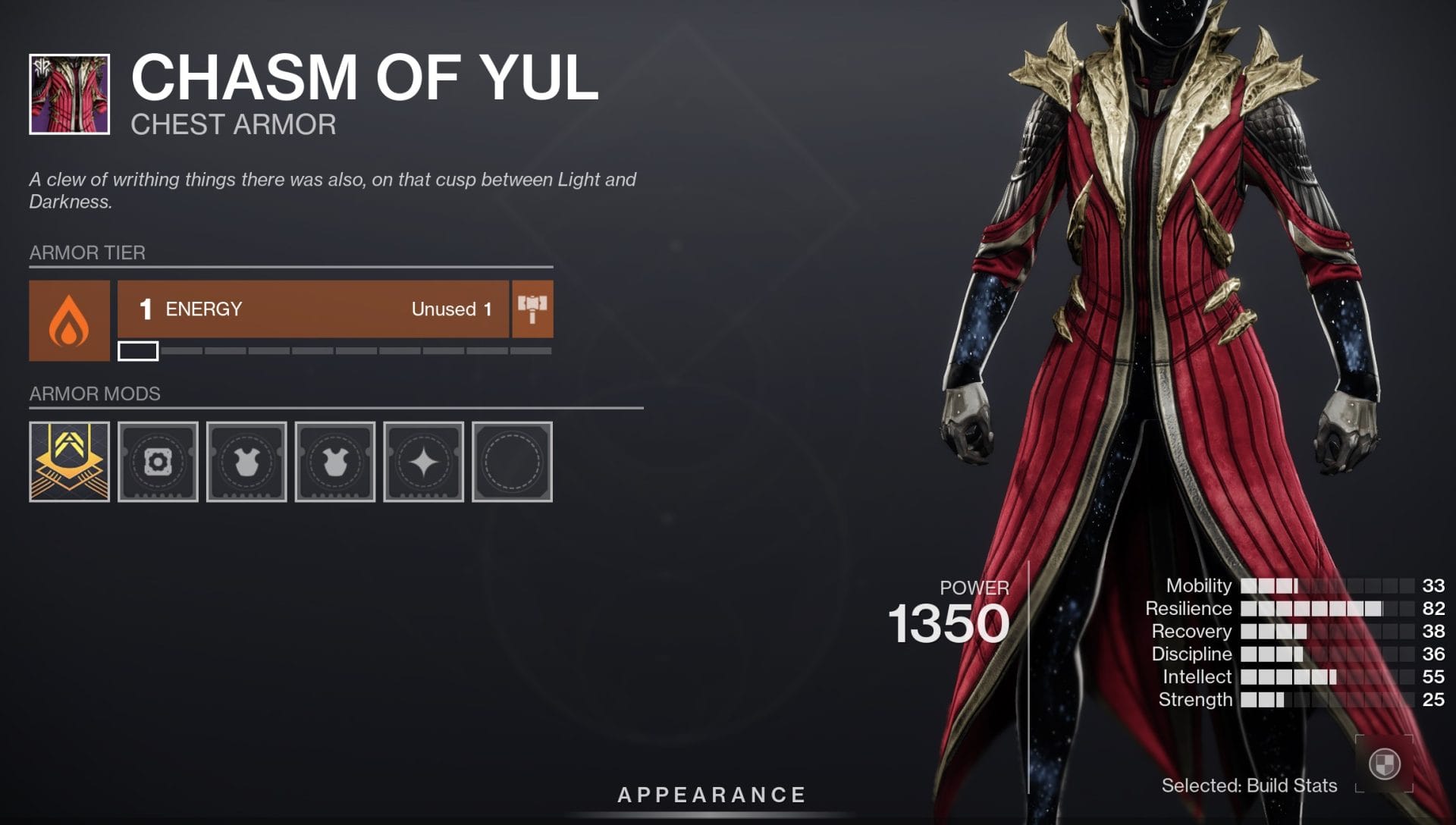Select the general armor mod slot
This screenshot has width=1456, height=825.
pos(158,461)
